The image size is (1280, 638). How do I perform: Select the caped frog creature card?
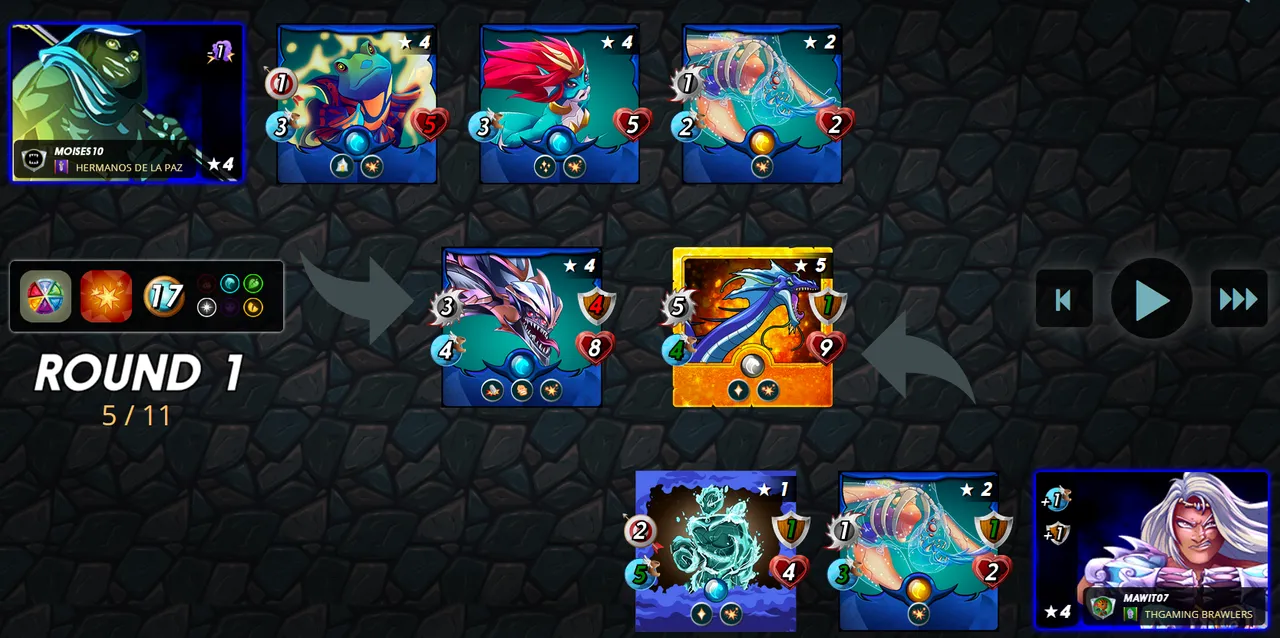[356, 103]
